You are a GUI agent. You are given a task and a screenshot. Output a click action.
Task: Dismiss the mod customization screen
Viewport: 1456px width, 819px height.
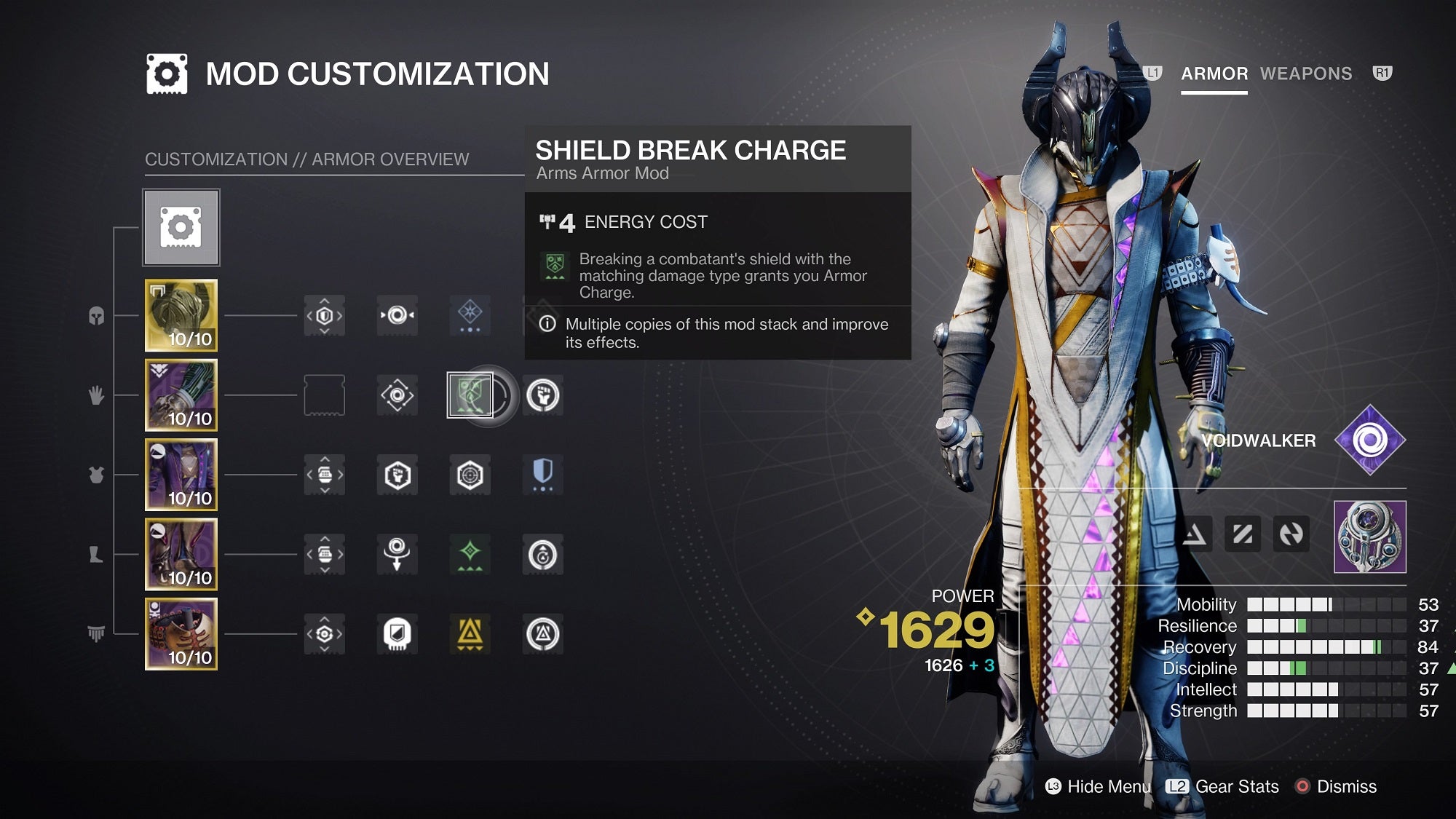(x=1337, y=786)
